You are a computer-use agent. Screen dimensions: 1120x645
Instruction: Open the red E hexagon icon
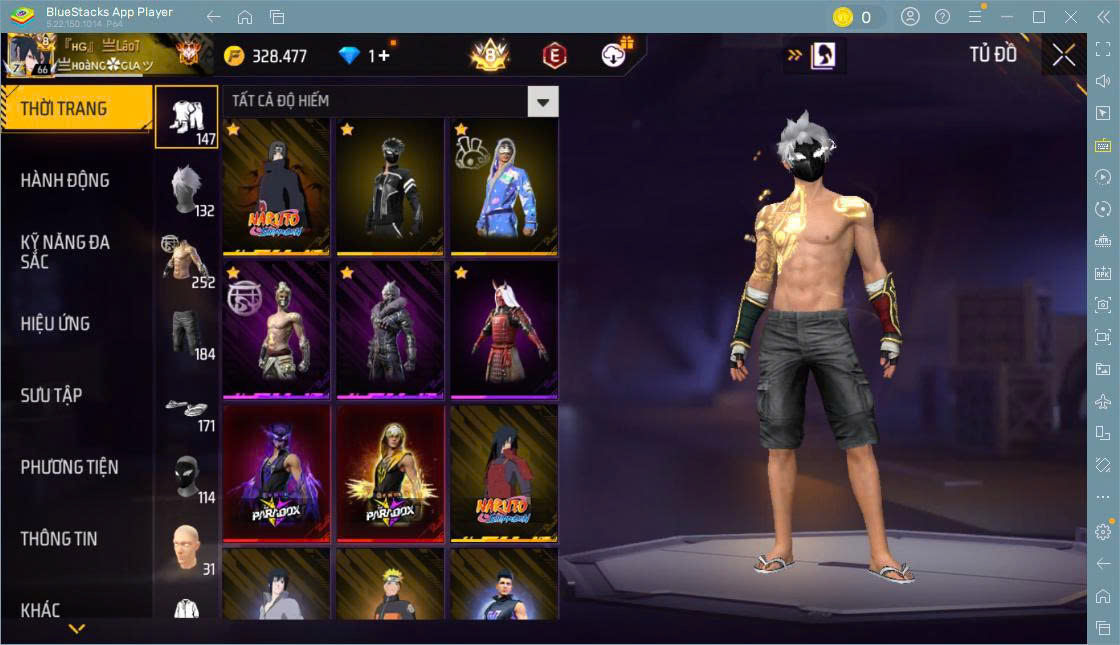[x=554, y=56]
